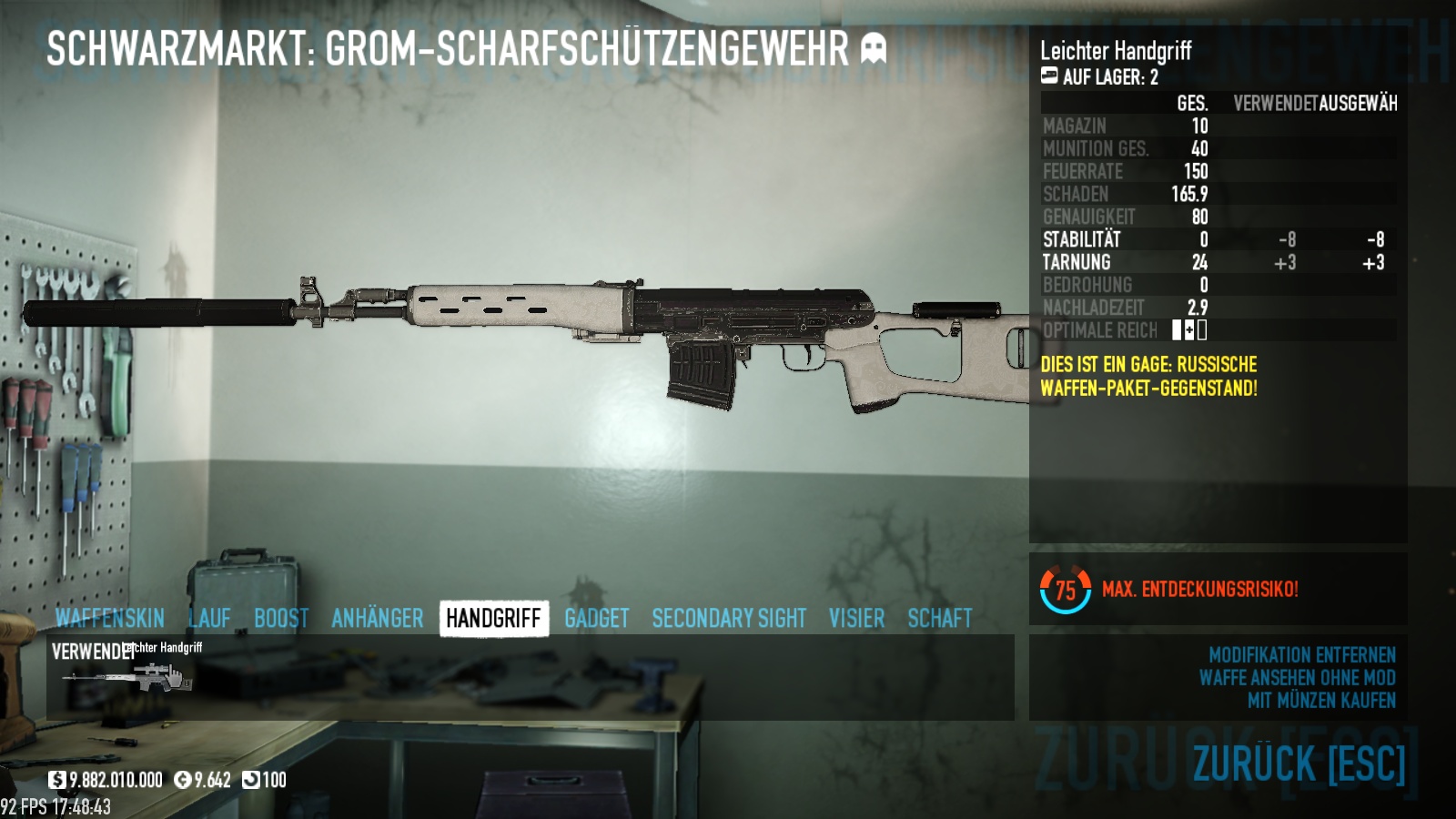Select the Boost tab

[281, 619]
